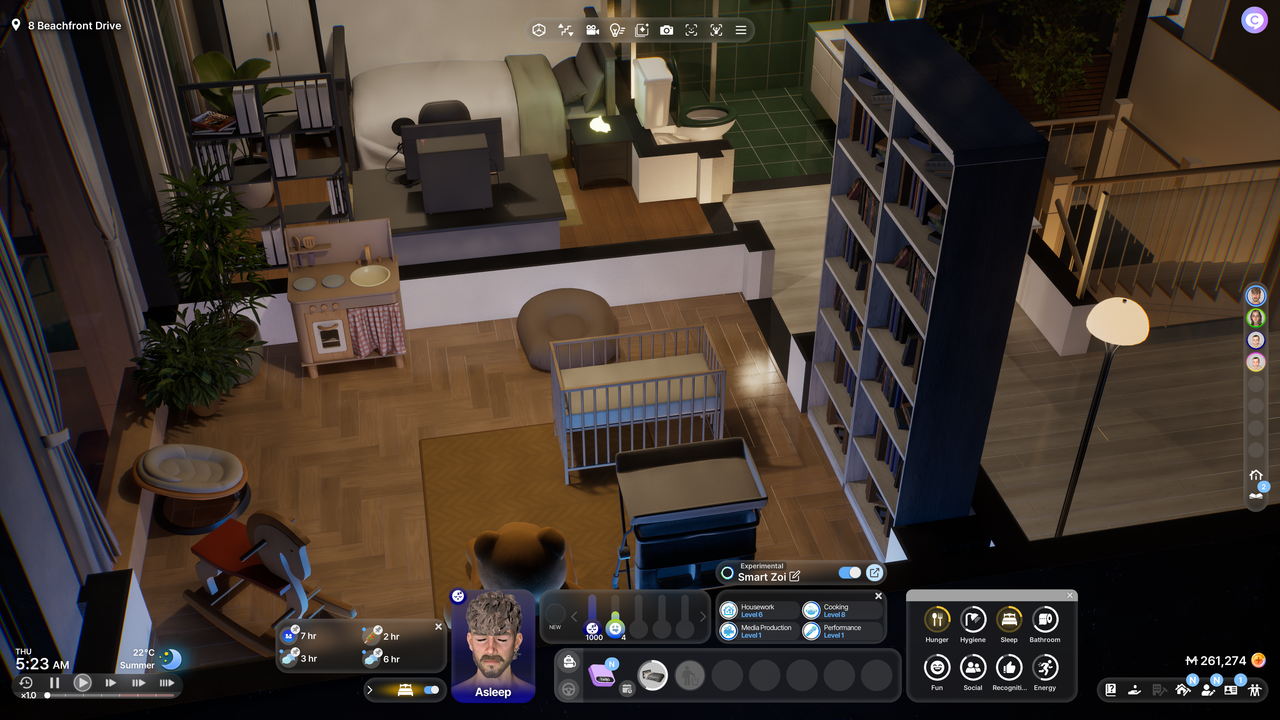Open photo mode with the camera icon
Viewport: 1280px width, 720px height.
[667, 30]
